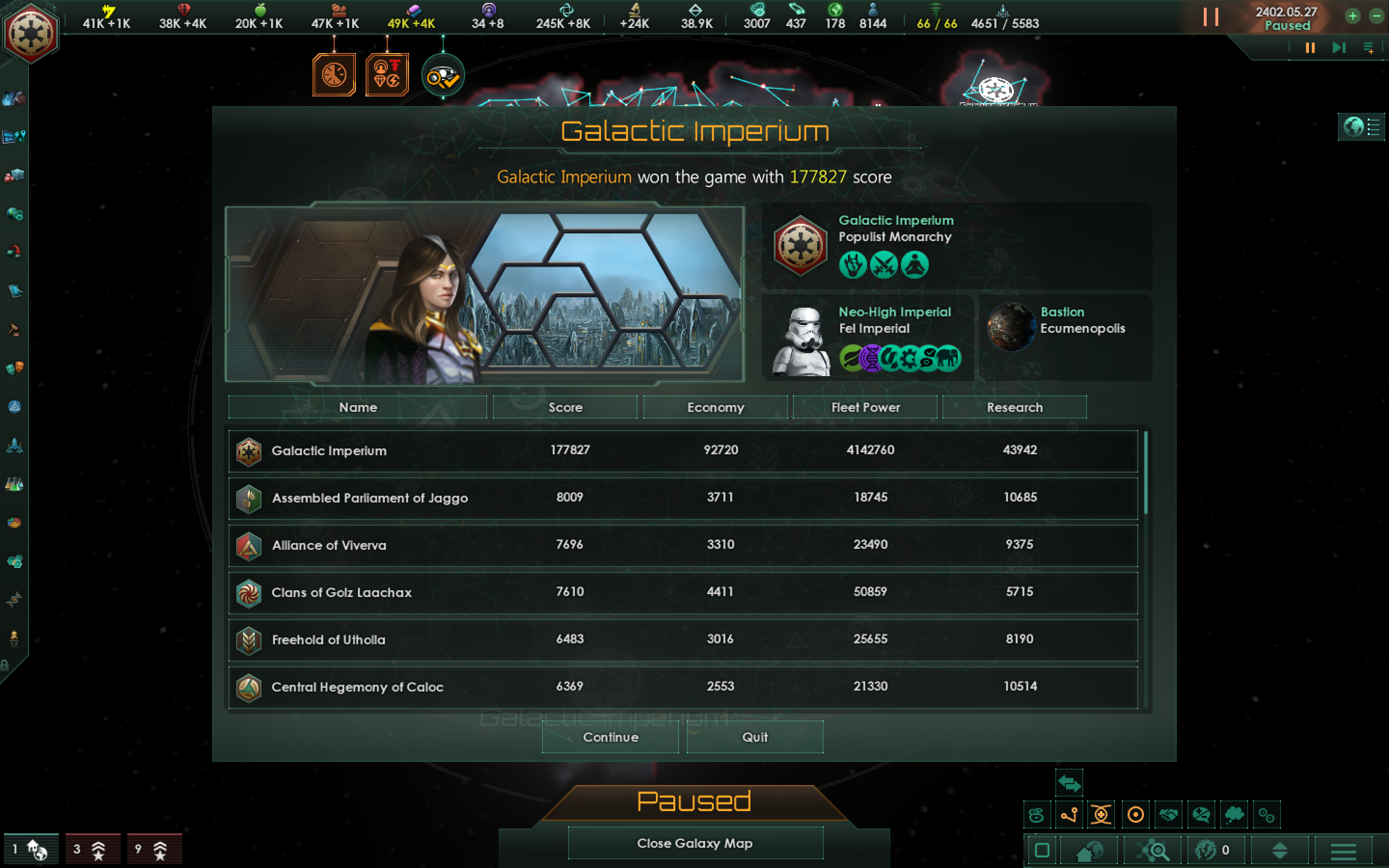The image size is (1389, 868).
Task: Toggle galaxy and system view with the arrows icon
Action: (x=1069, y=783)
